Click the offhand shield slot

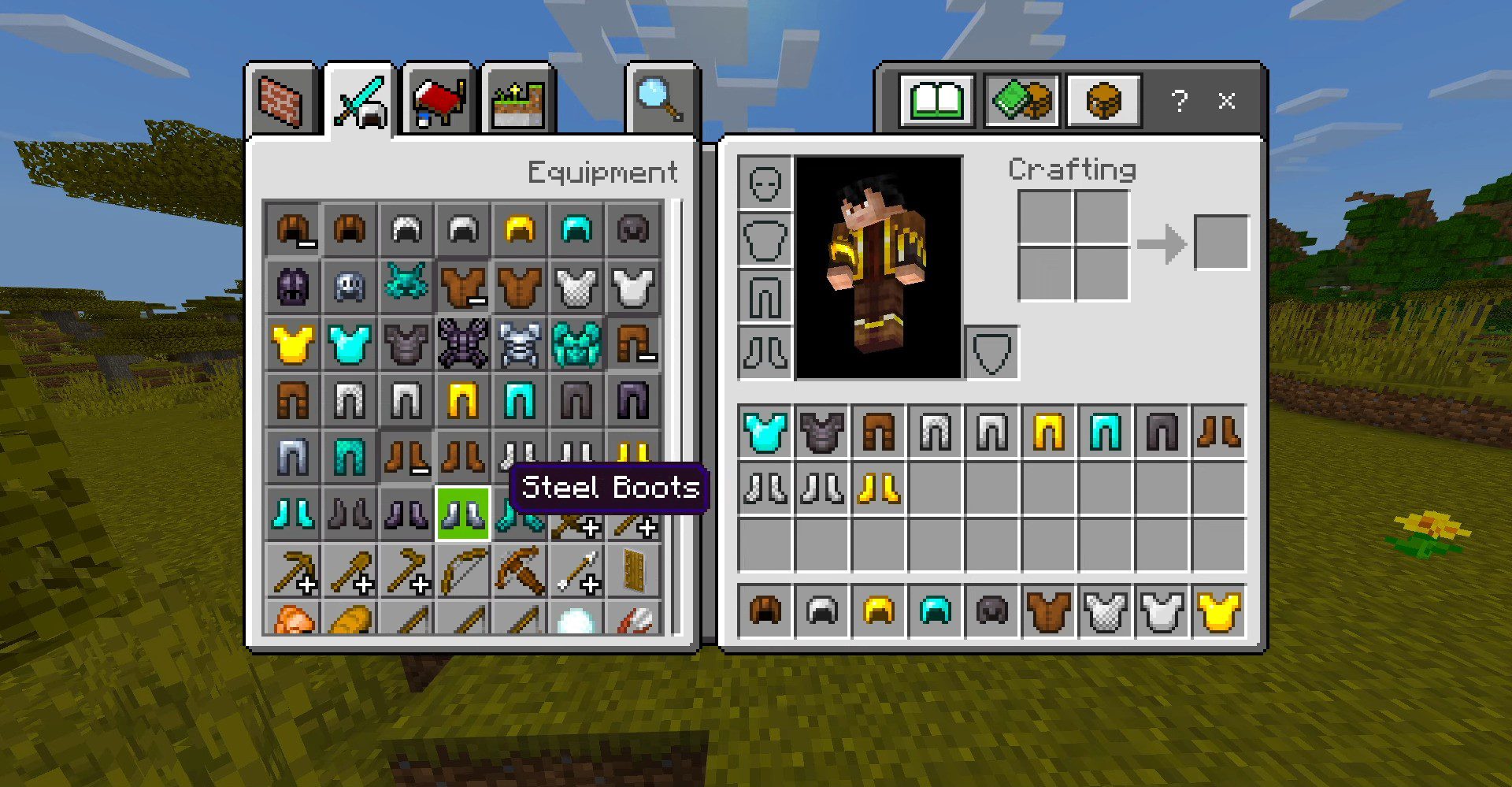point(991,353)
